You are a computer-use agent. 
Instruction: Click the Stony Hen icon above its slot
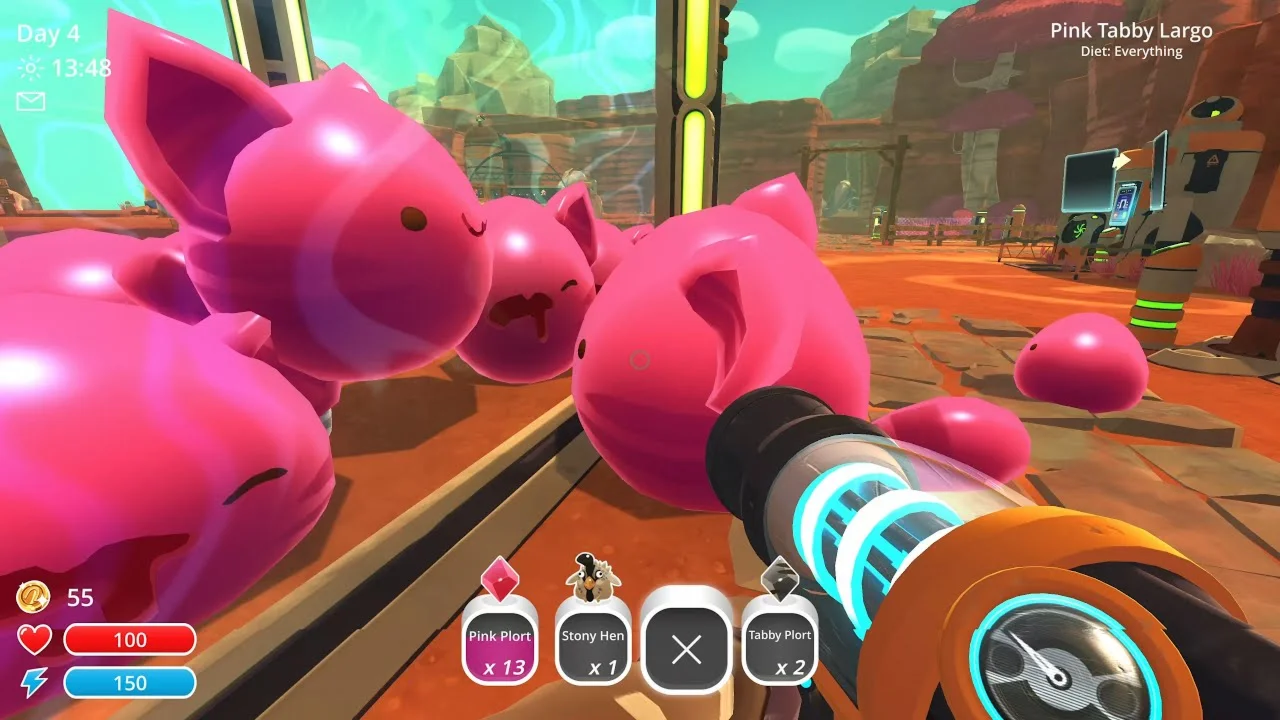pyautogui.click(x=592, y=576)
